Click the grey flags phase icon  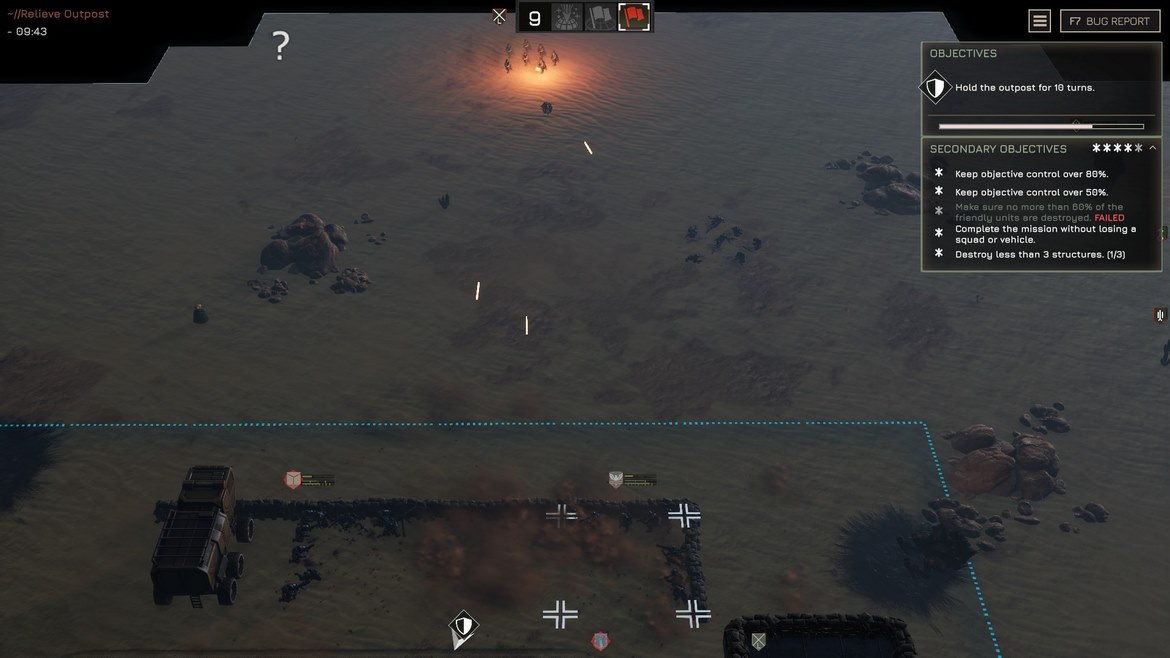600,17
